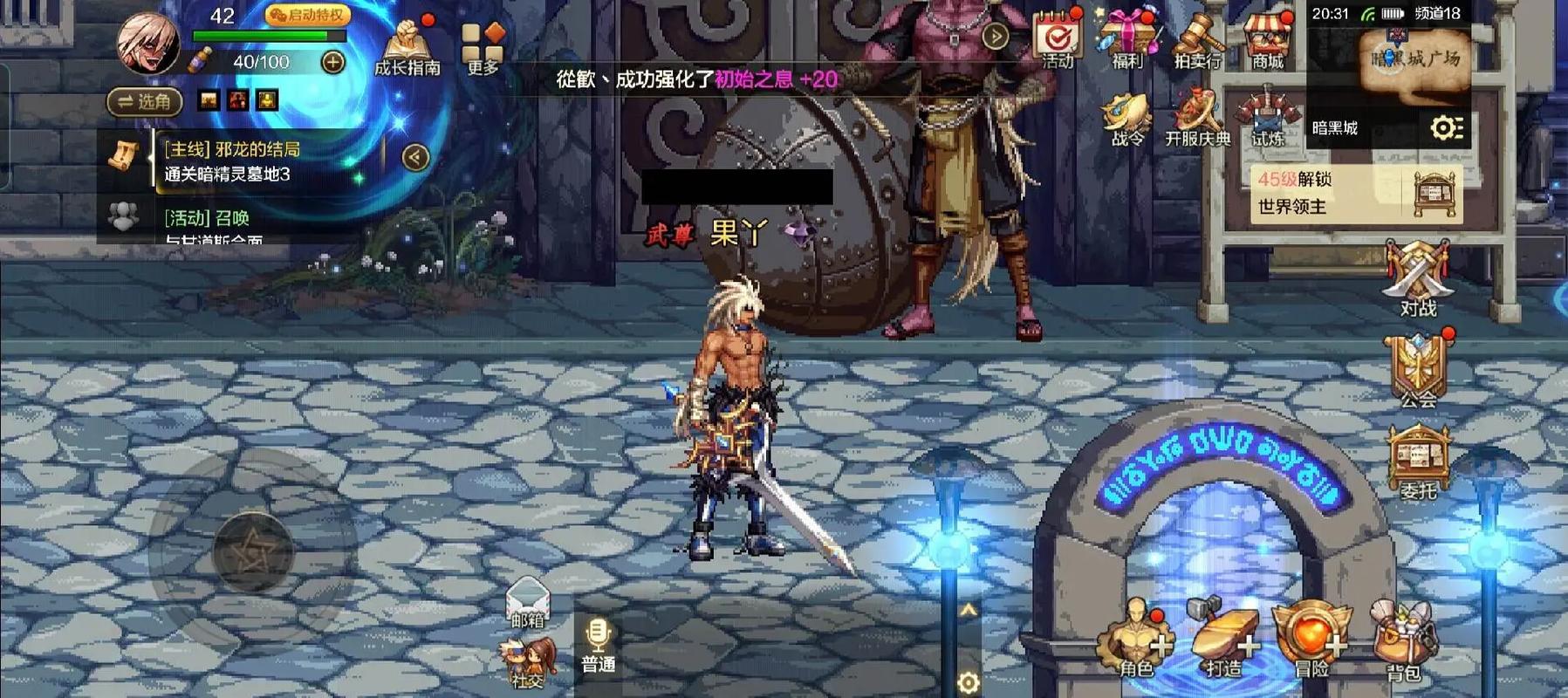1568x698 pixels.
Task: Click the 选角 character switch button
Action: (x=145, y=101)
